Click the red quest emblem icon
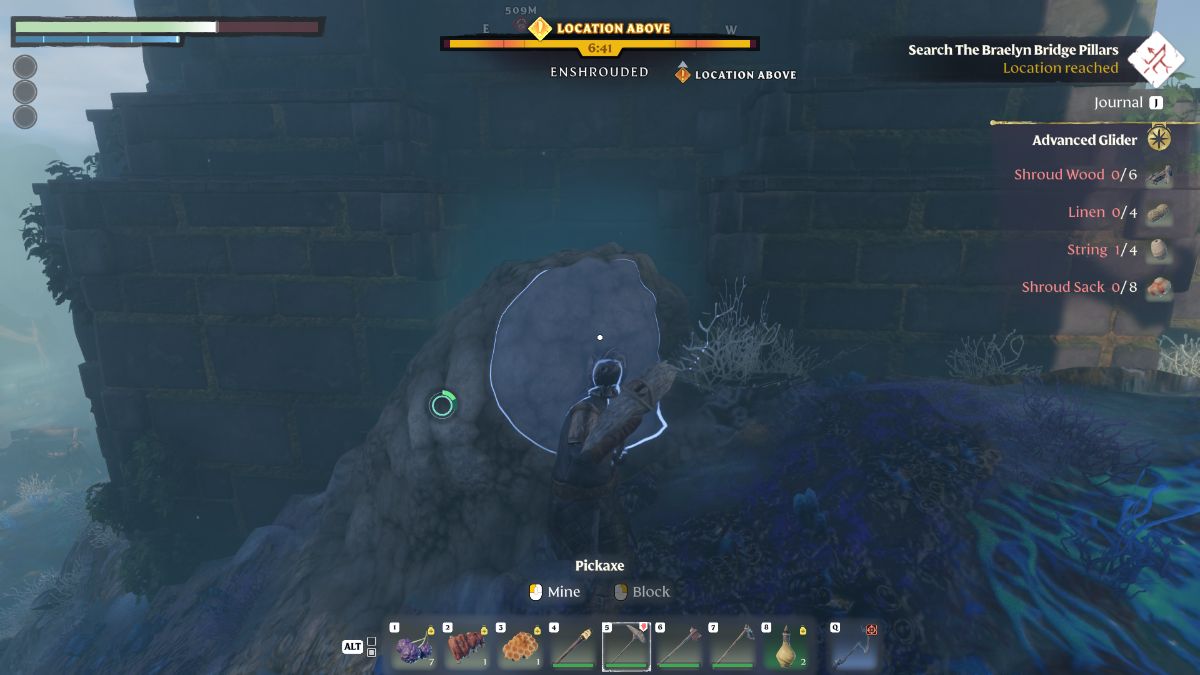Image resolution: width=1200 pixels, height=675 pixels. click(1155, 58)
